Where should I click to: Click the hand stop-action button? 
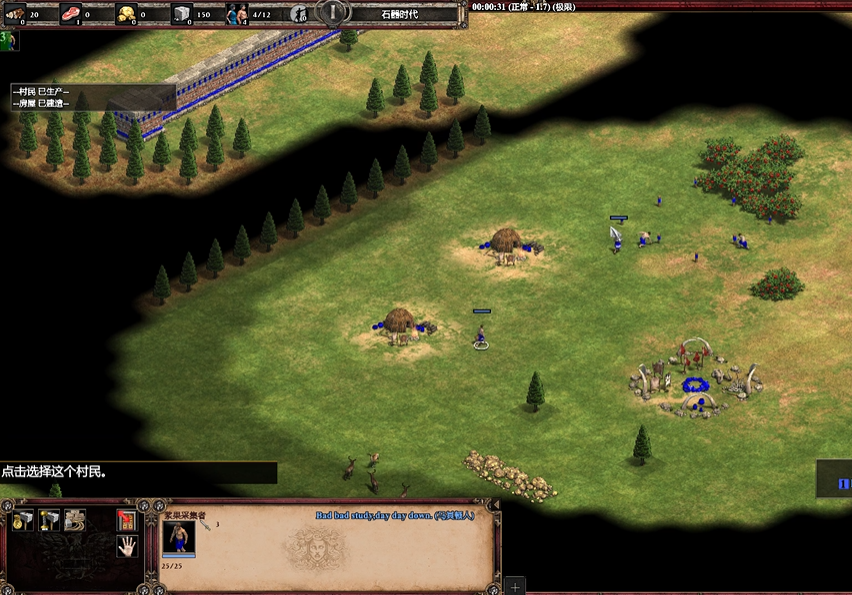pos(126,546)
